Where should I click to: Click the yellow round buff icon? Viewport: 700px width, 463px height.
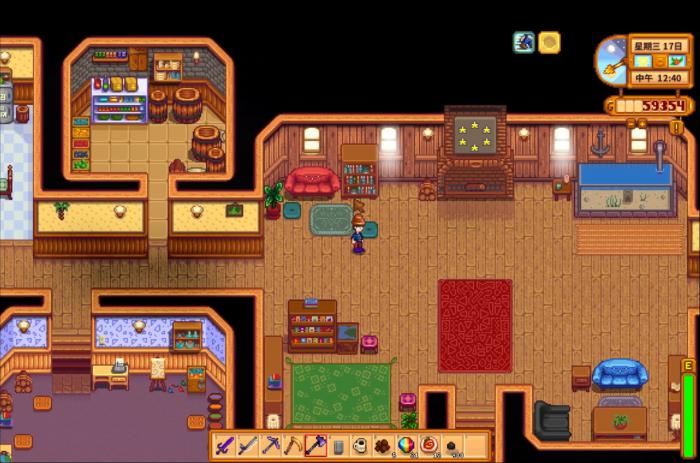(x=549, y=42)
